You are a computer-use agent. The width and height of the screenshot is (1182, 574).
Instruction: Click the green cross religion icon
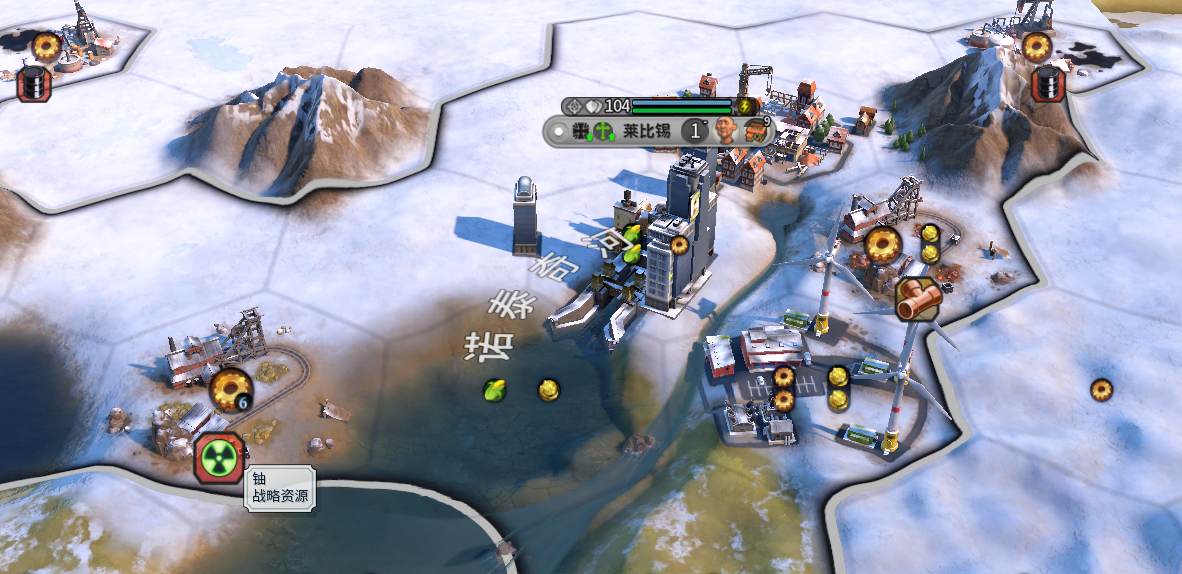click(x=603, y=131)
